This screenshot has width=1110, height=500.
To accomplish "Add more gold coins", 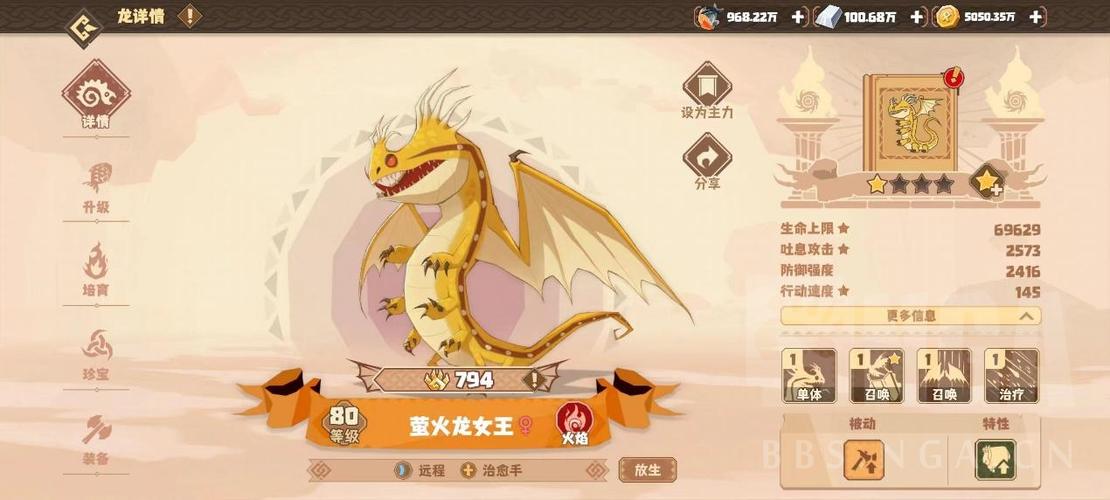I will click(1036, 16).
